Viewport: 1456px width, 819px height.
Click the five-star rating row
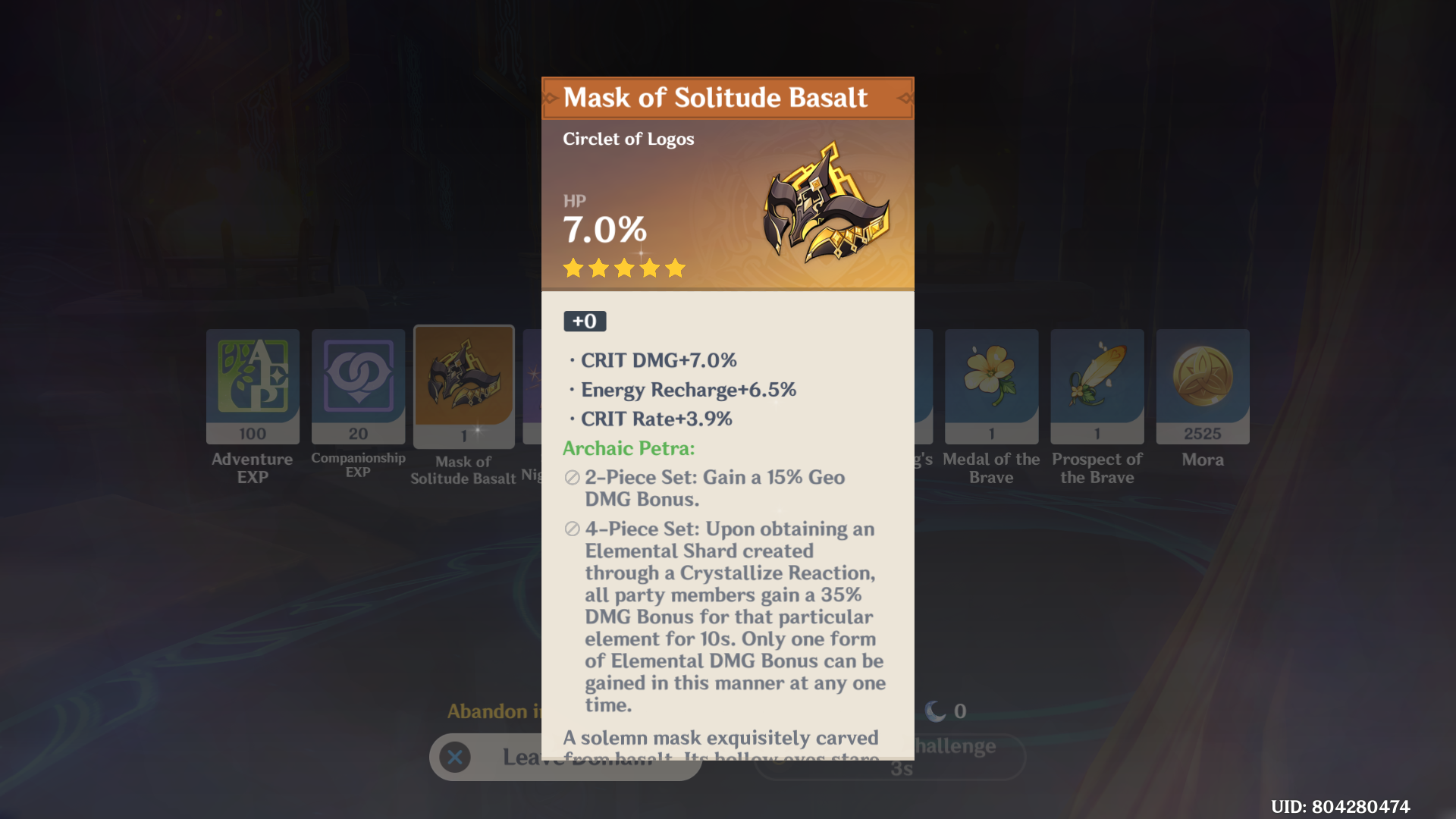623,268
